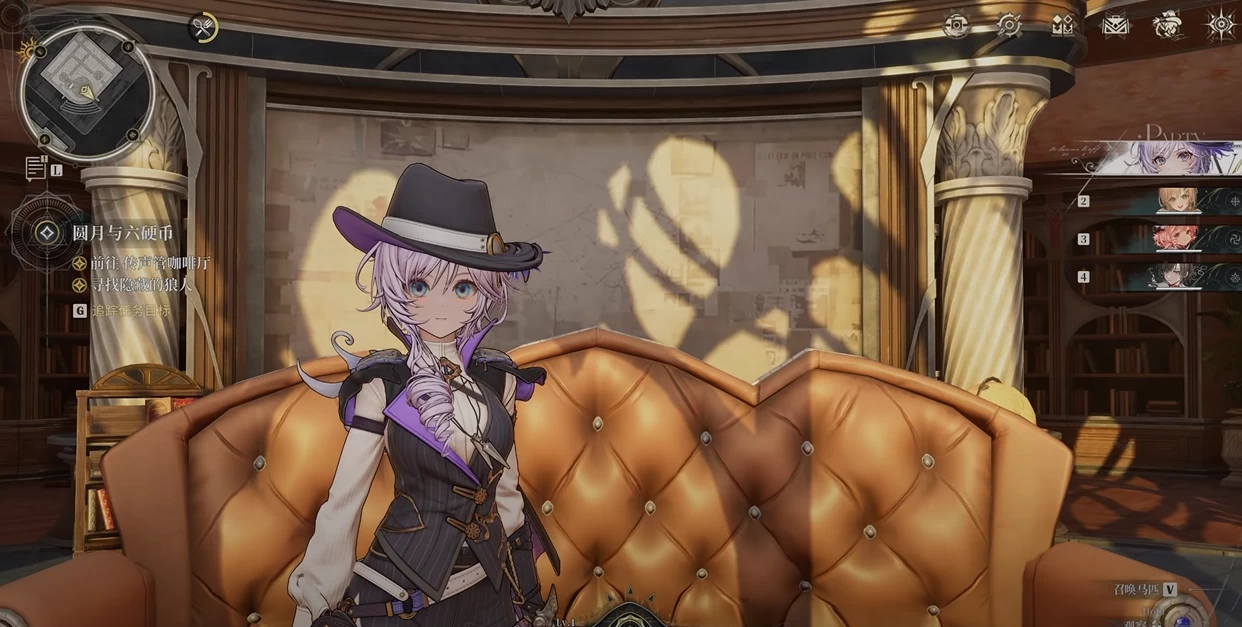Open the hat-wearing character icon
1242x627 pixels.
[x=1167, y=25]
